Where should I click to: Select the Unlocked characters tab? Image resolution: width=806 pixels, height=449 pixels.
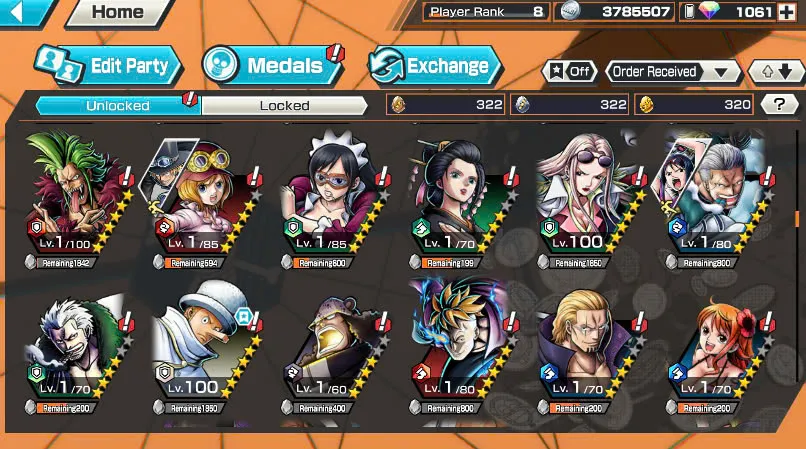tap(118, 105)
